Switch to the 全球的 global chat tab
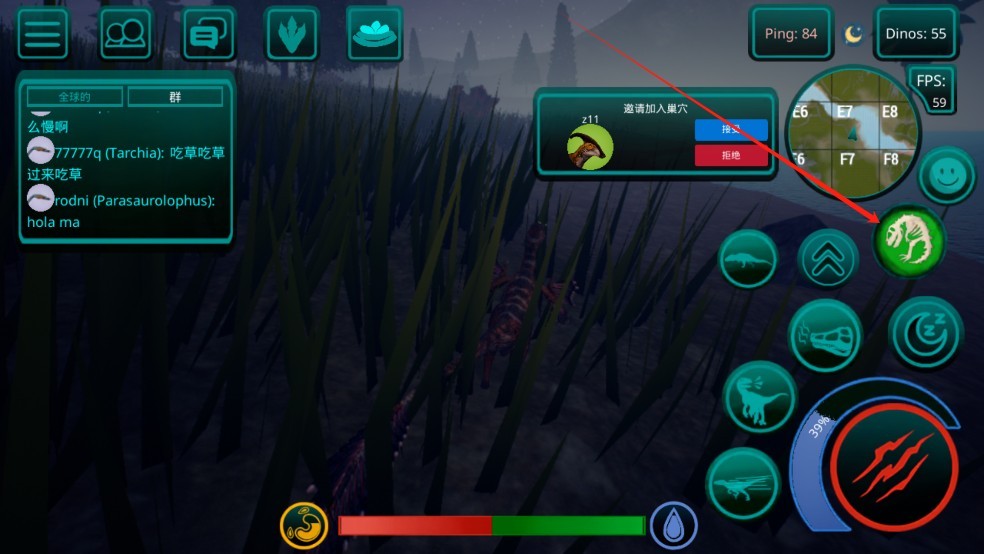This screenshot has height=554, width=984. (75, 97)
